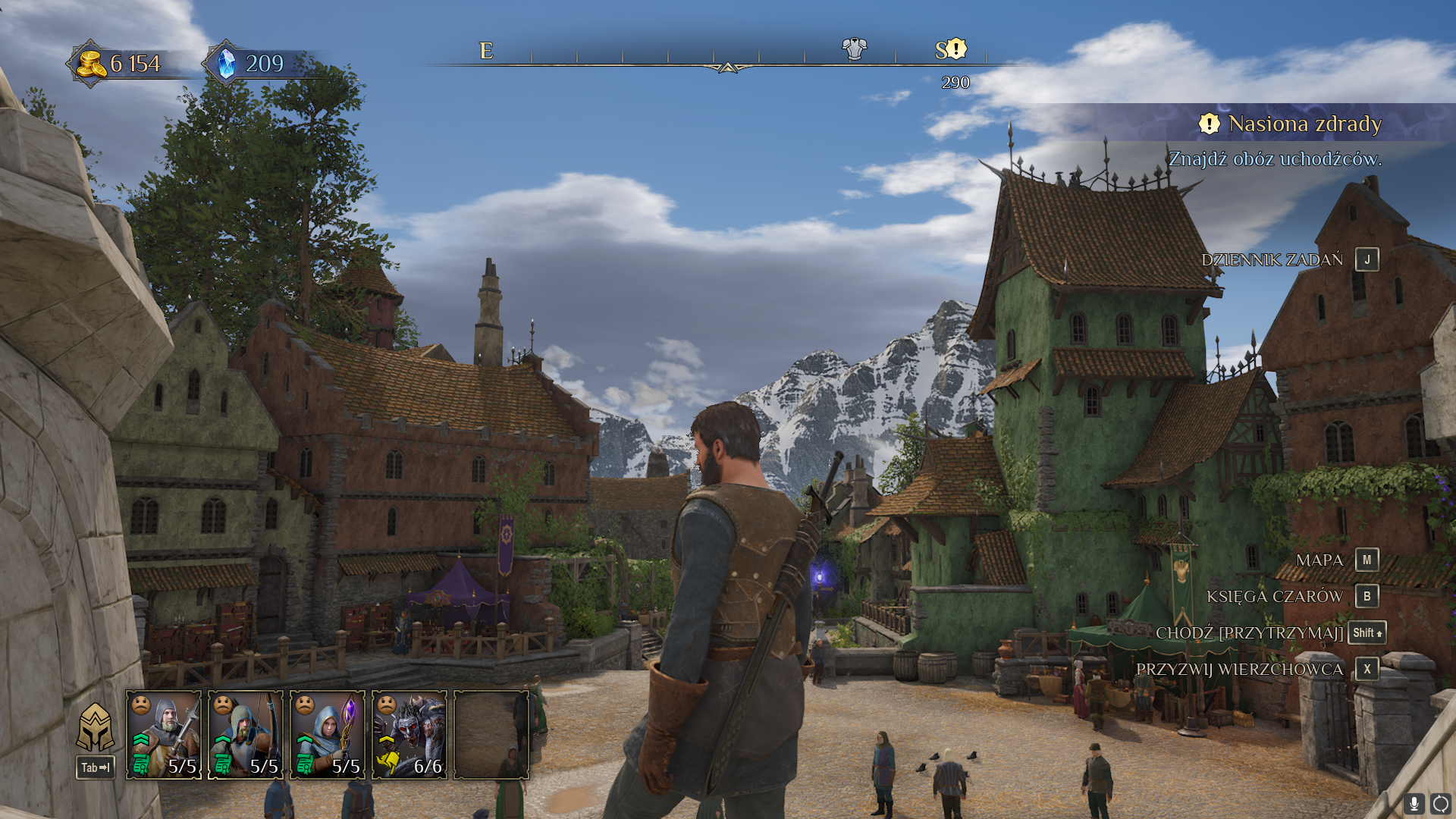Click the quest marker on compass
The height and width of the screenshot is (819, 1456).
tap(956, 49)
